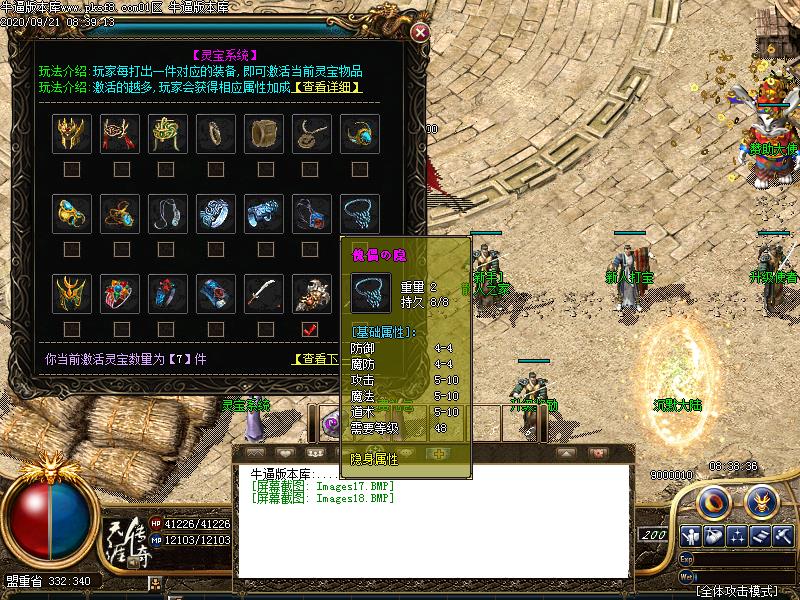Open the 查看详细 details link
Screen dimensions: 800x600
(x=327, y=87)
